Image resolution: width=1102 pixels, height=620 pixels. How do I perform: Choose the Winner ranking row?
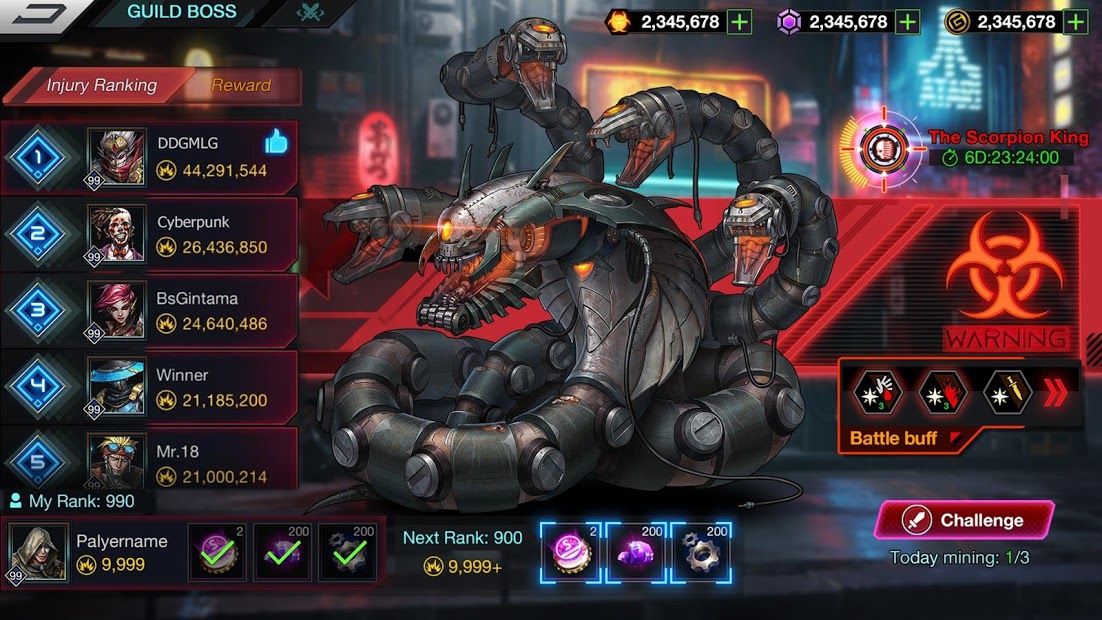[x=150, y=387]
